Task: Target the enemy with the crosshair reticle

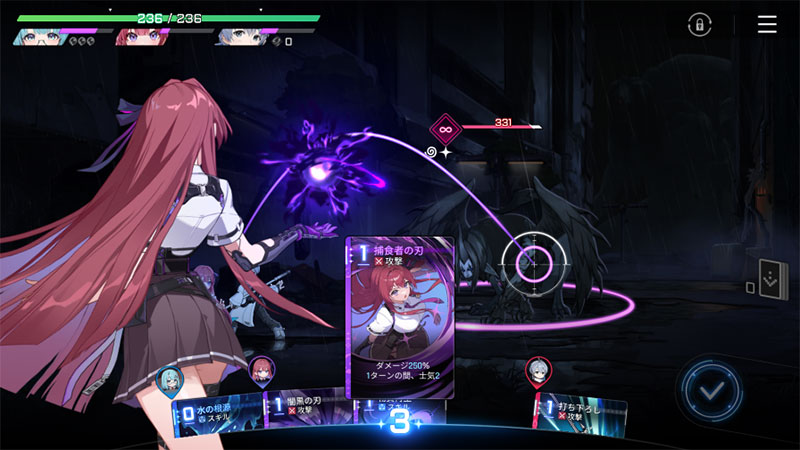Action: [x=535, y=263]
